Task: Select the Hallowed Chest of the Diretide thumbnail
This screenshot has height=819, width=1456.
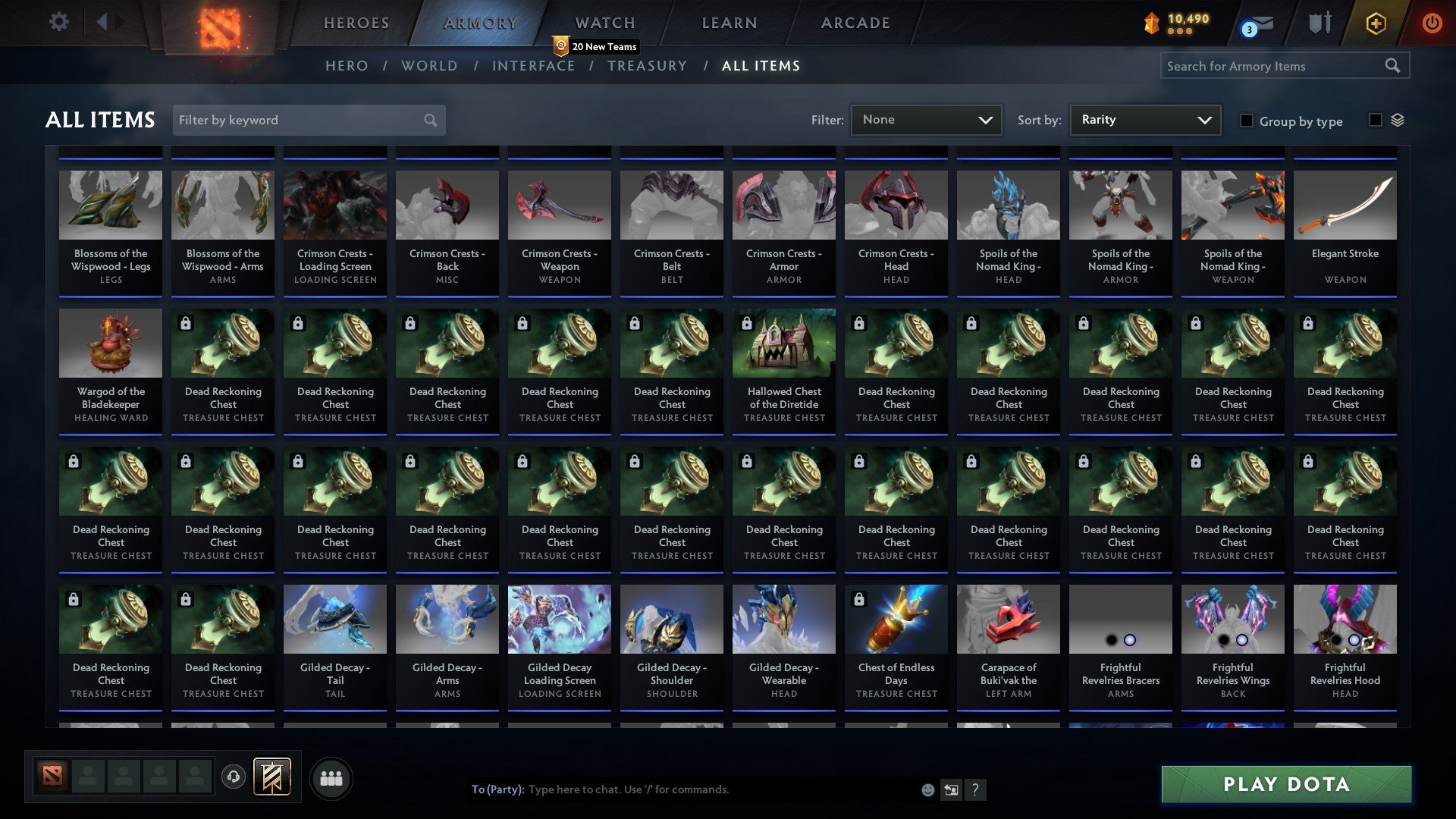Action: (783, 343)
